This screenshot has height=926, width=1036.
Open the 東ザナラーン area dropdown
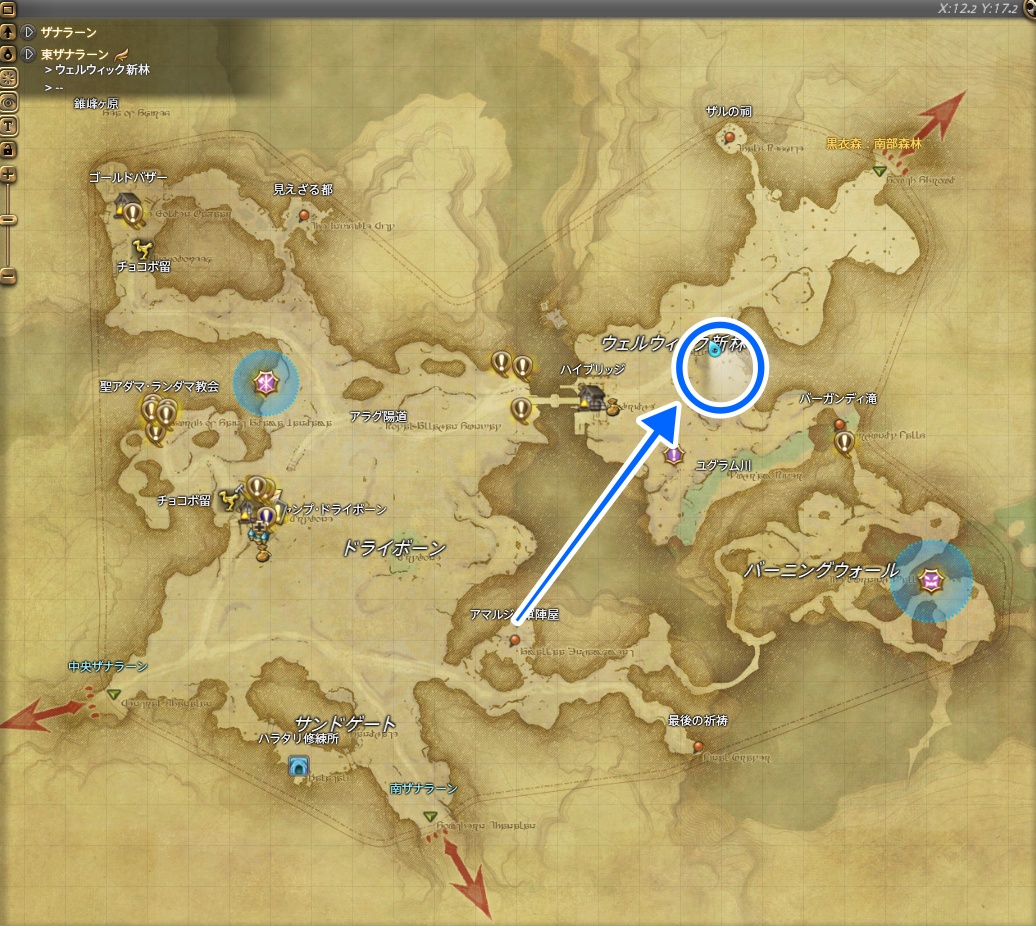29,54
